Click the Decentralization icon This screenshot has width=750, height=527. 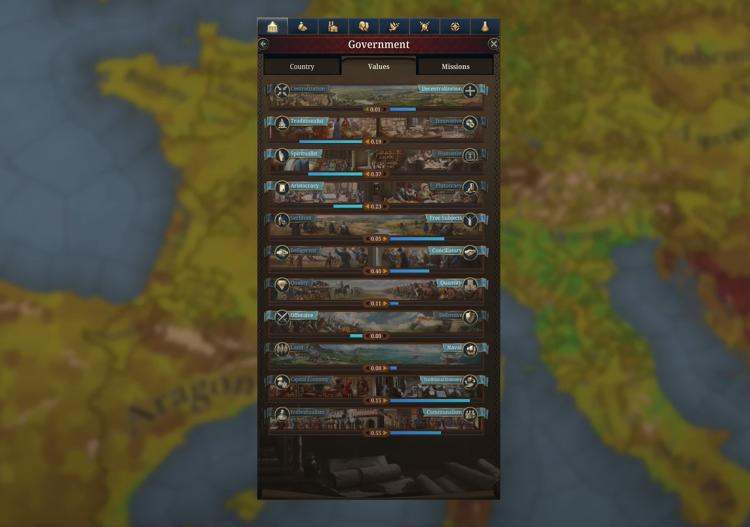(470, 91)
